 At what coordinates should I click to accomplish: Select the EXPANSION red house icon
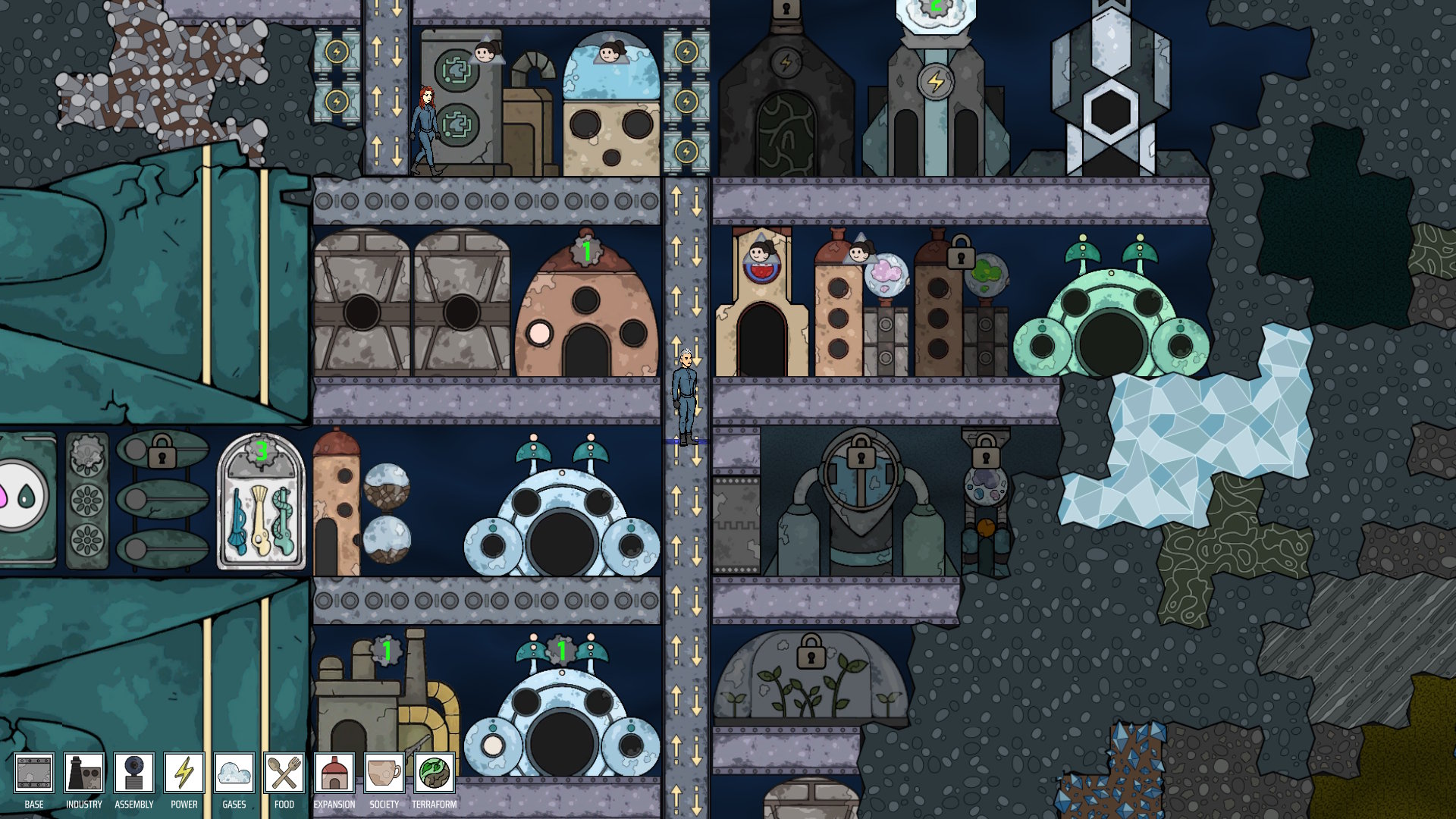[x=334, y=773]
